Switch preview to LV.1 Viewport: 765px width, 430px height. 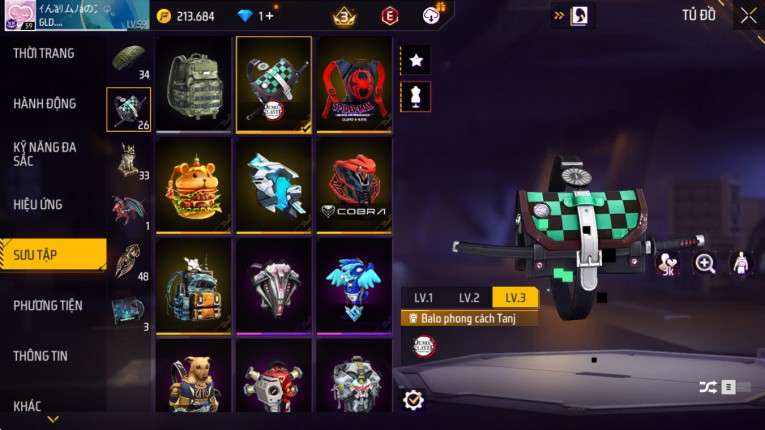(x=424, y=297)
